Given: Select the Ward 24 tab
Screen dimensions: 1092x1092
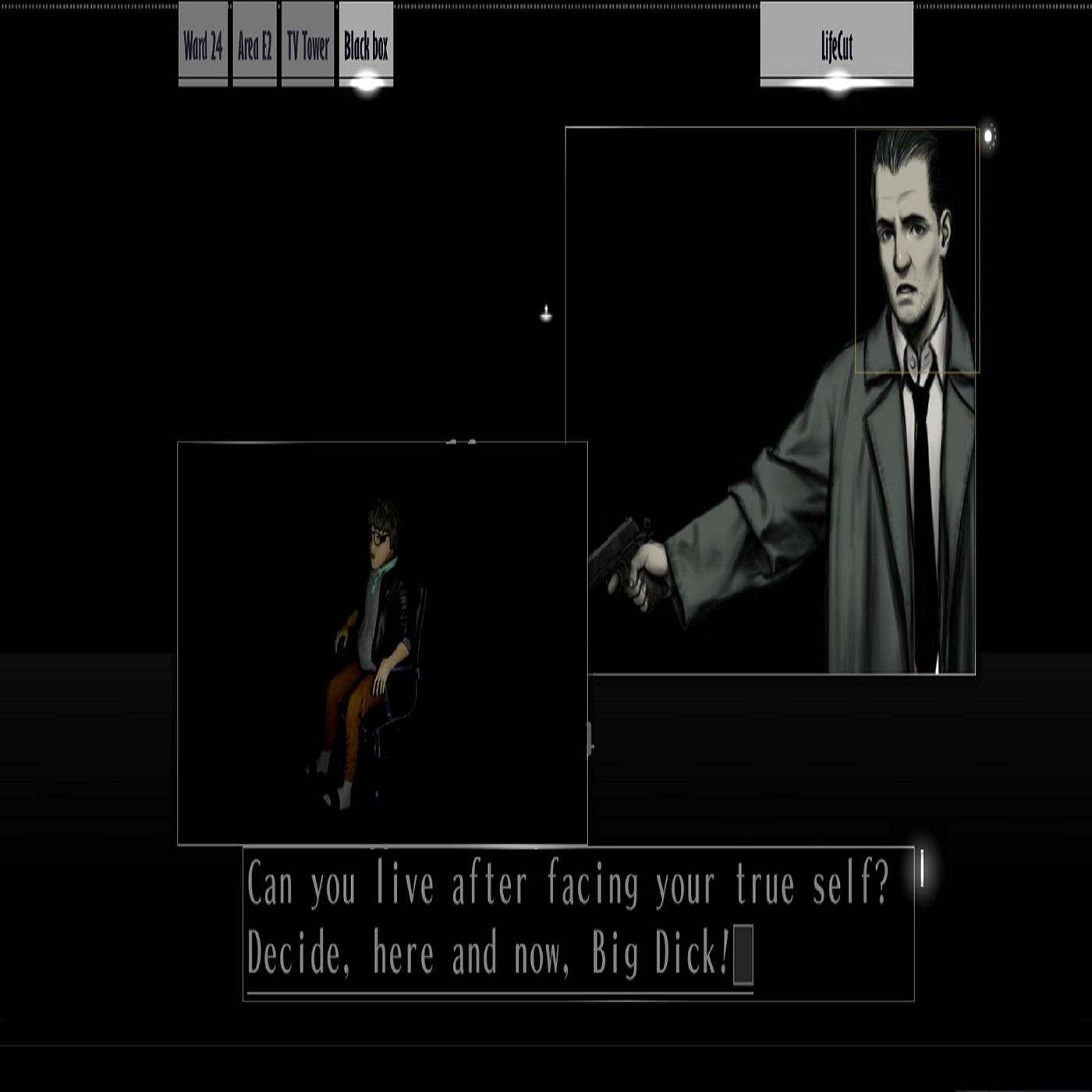Looking at the screenshot, I should pos(203,45).
